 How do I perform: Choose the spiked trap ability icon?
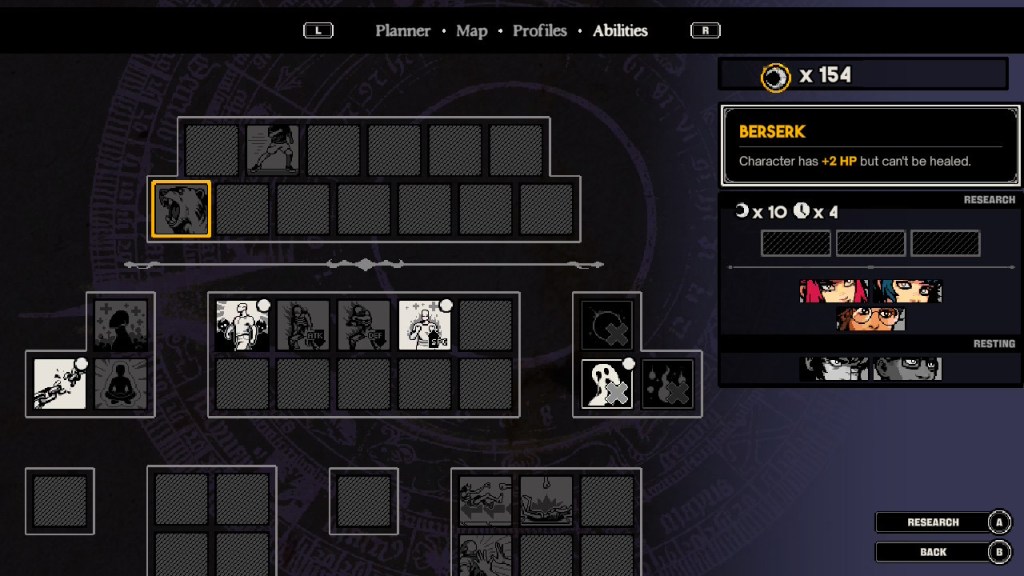pyautogui.click(x=546, y=500)
